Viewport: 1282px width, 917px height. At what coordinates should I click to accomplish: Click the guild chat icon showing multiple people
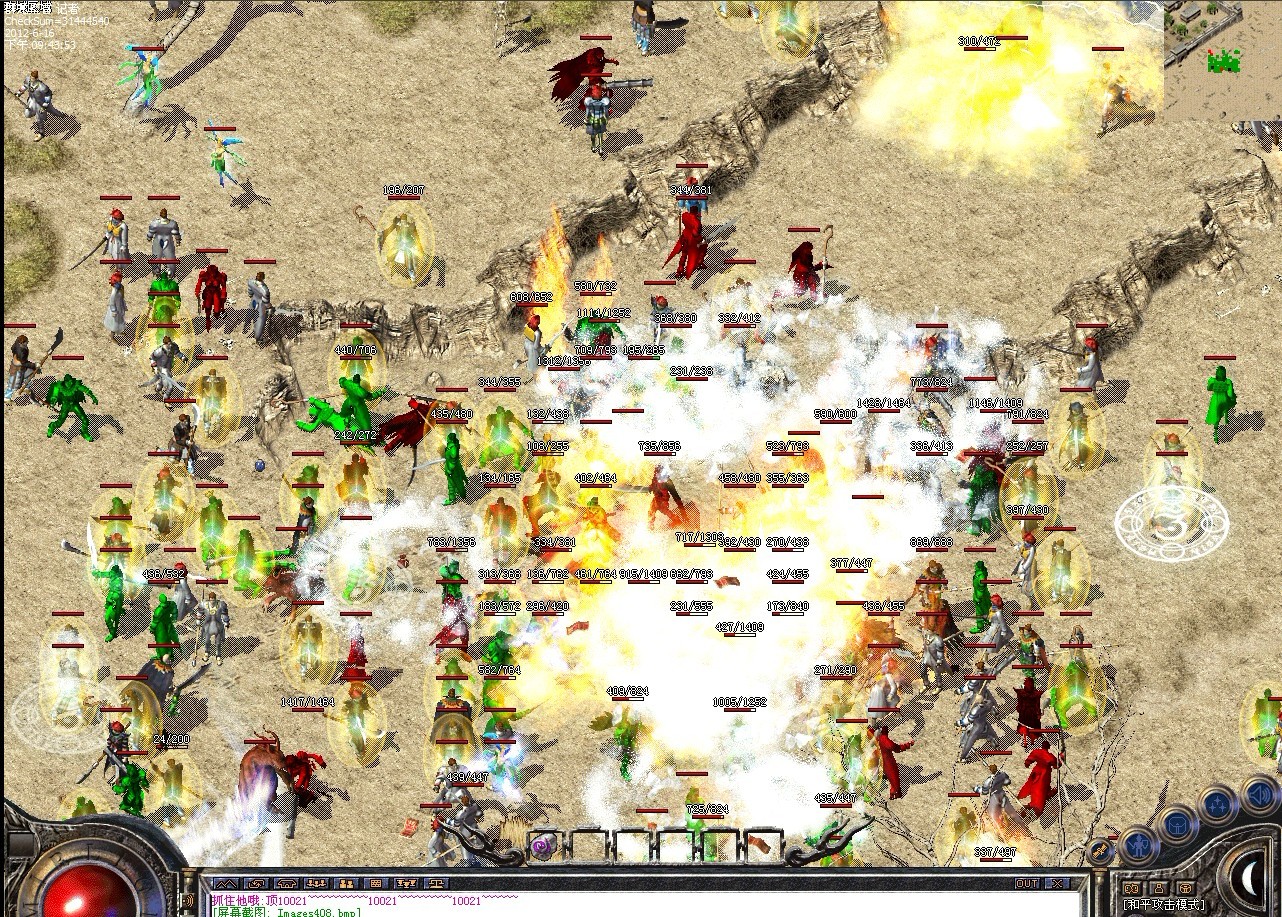[x=316, y=881]
